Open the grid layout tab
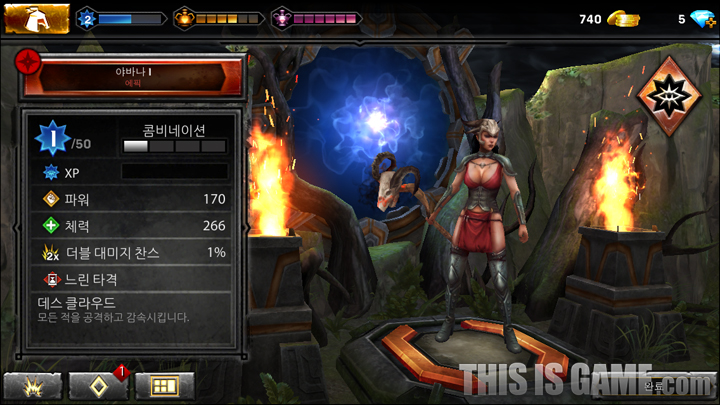This screenshot has height=405, width=720. pos(164,386)
